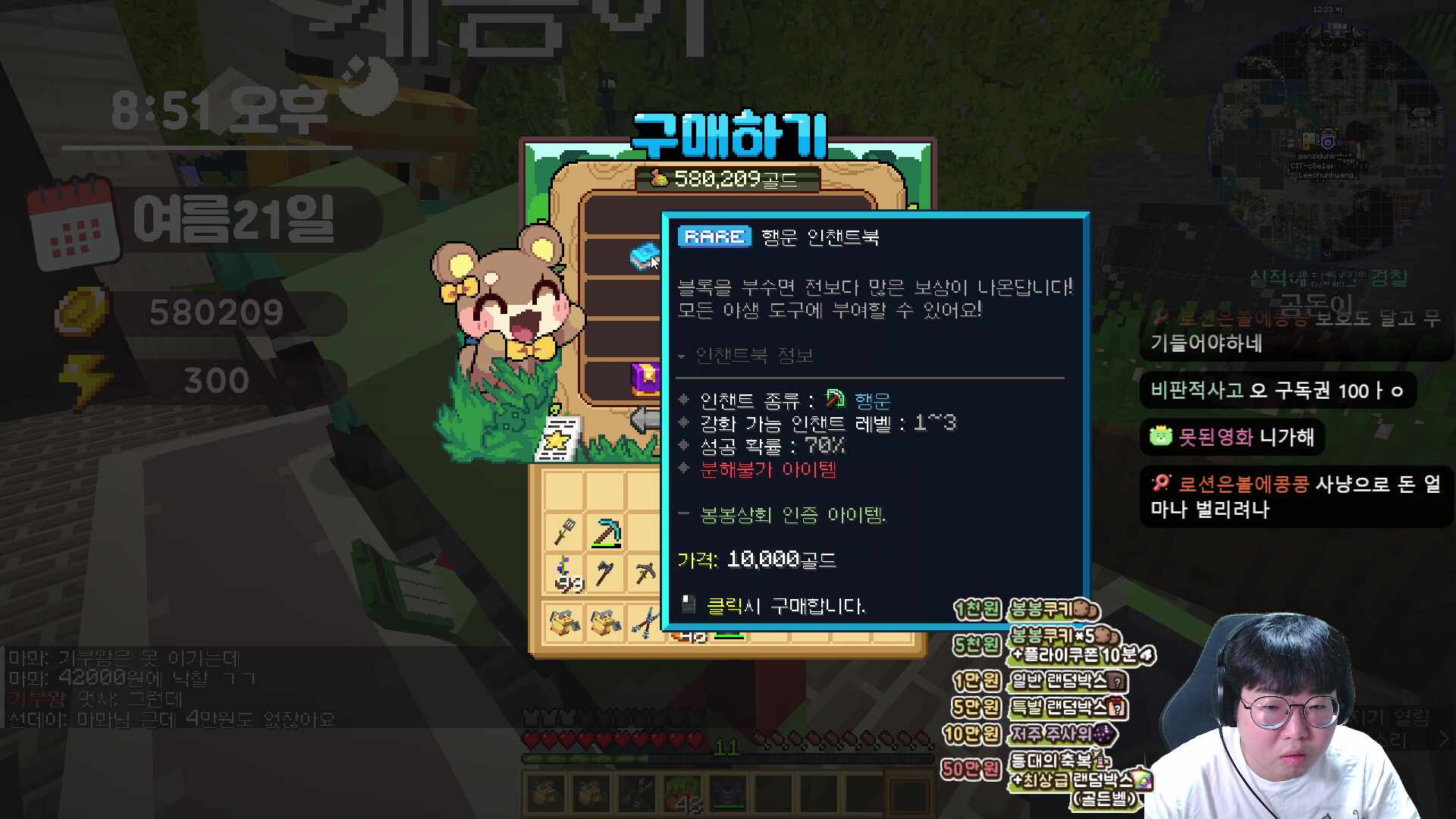
Task: Select the purple chest item in the shop list
Action: tap(644, 378)
